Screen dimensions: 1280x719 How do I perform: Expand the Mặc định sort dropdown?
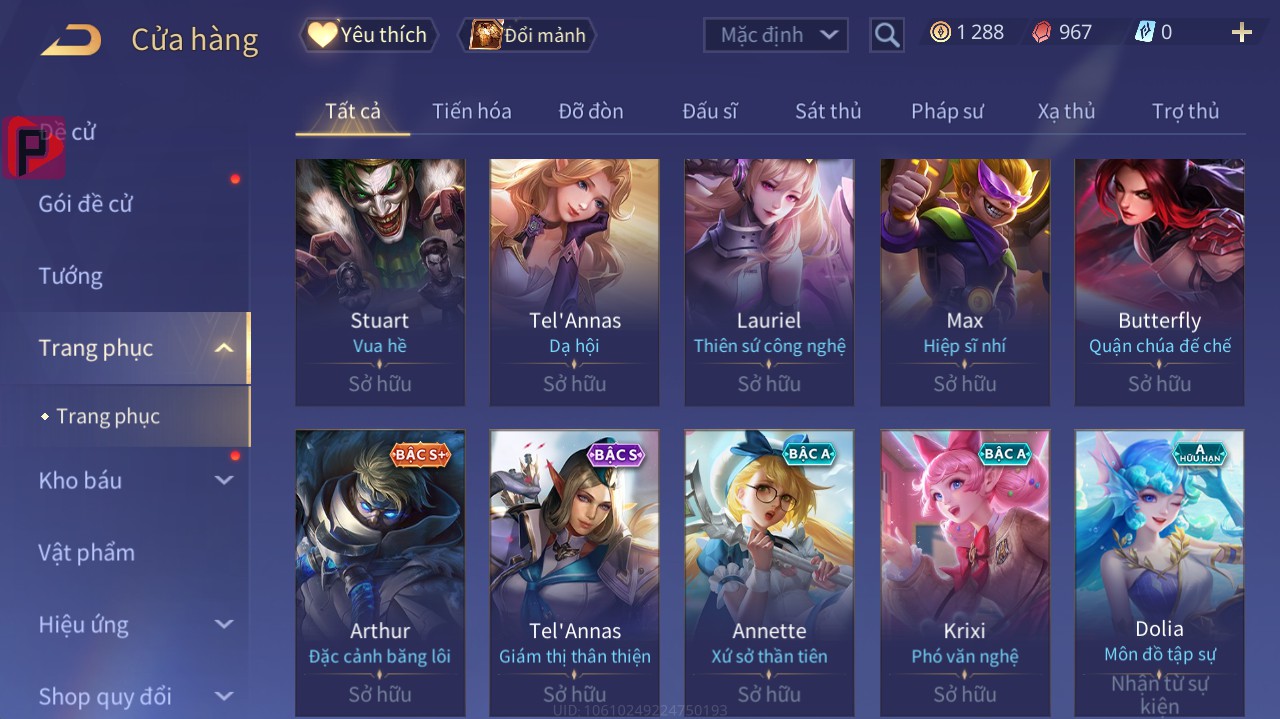(x=776, y=35)
